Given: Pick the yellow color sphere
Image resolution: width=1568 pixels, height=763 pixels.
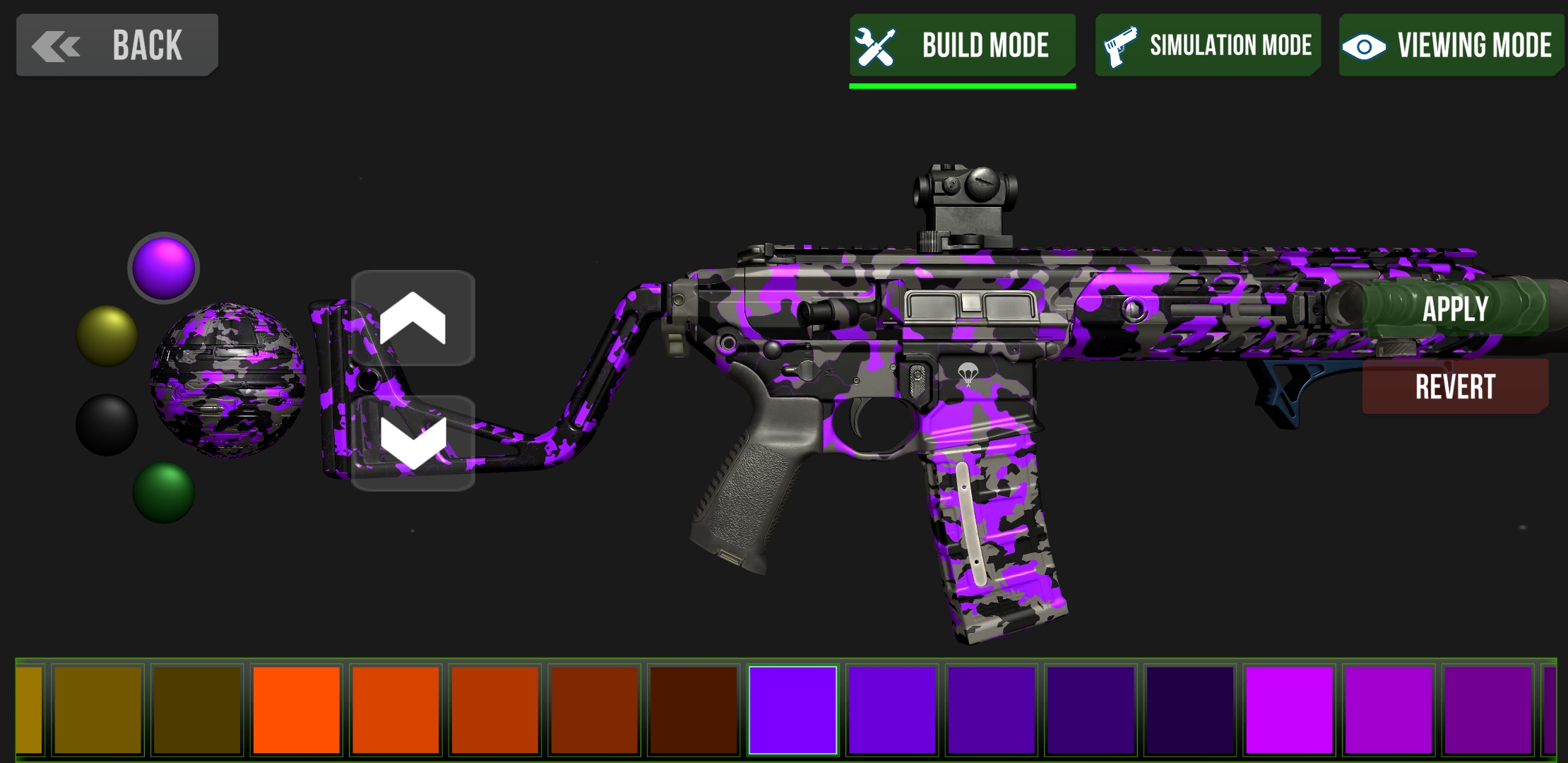Looking at the screenshot, I should click(x=105, y=333).
